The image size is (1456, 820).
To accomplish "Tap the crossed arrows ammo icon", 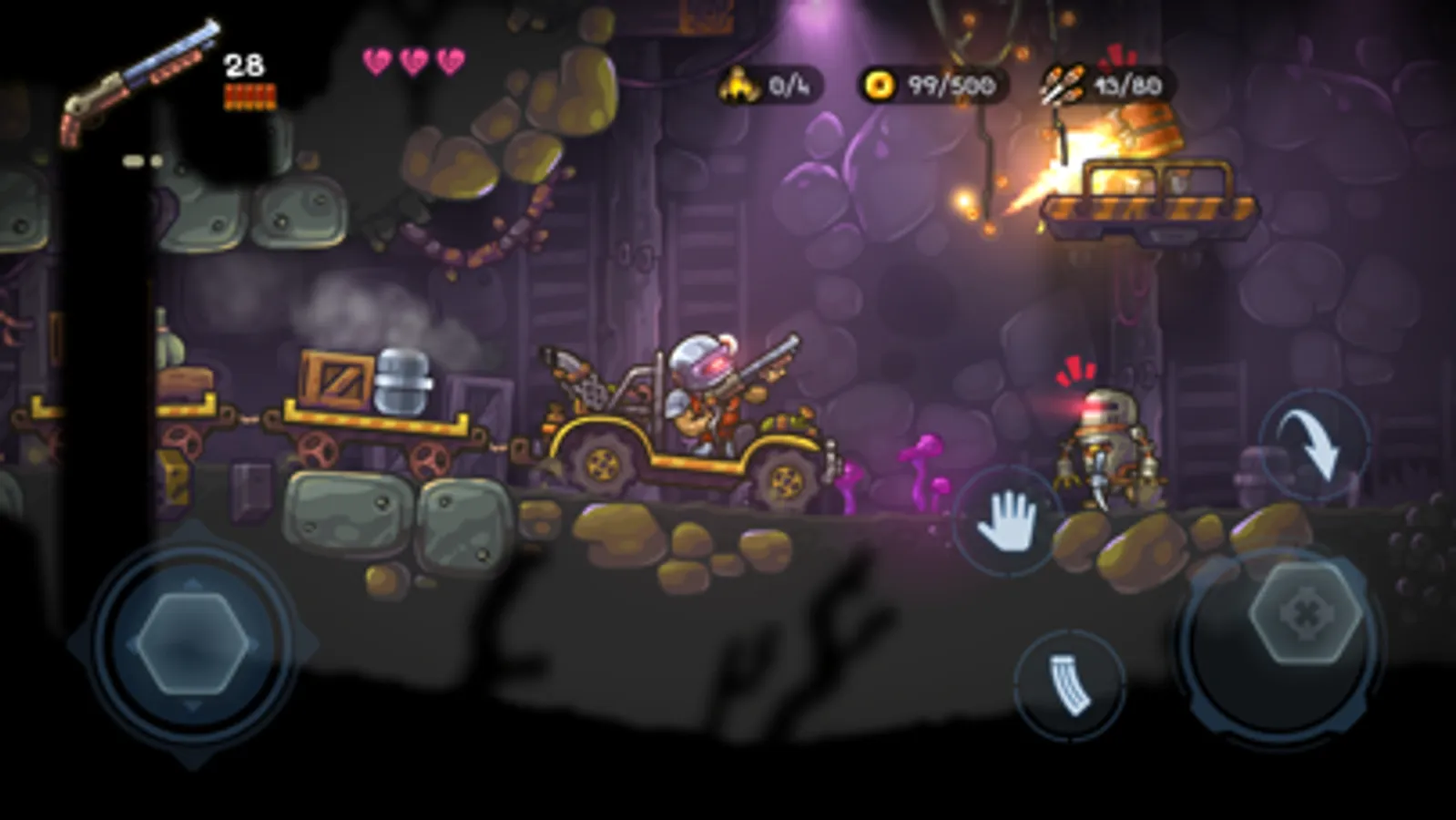I will [1063, 82].
